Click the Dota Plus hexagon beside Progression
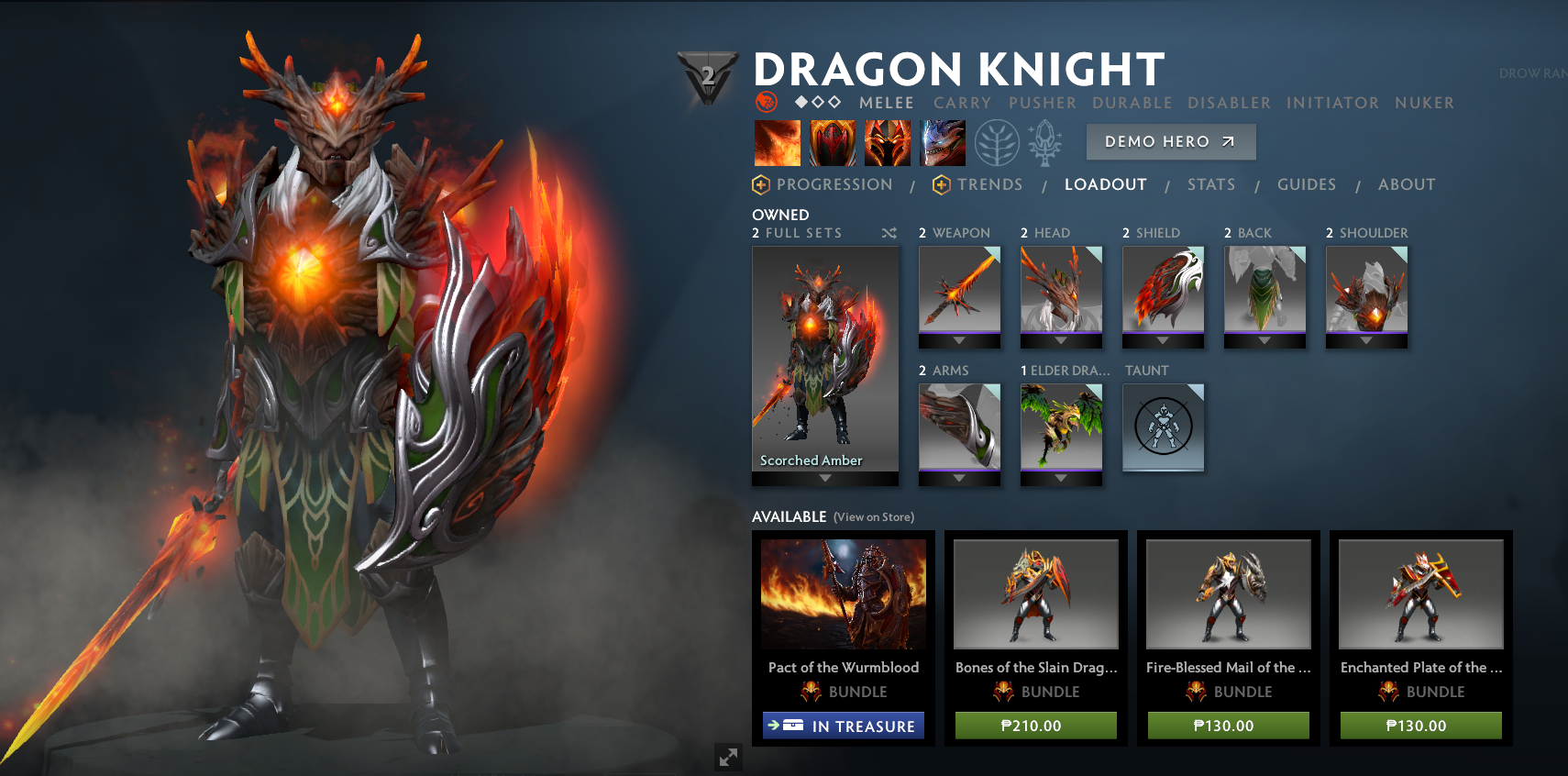This screenshot has height=776, width=1568. pos(759,184)
